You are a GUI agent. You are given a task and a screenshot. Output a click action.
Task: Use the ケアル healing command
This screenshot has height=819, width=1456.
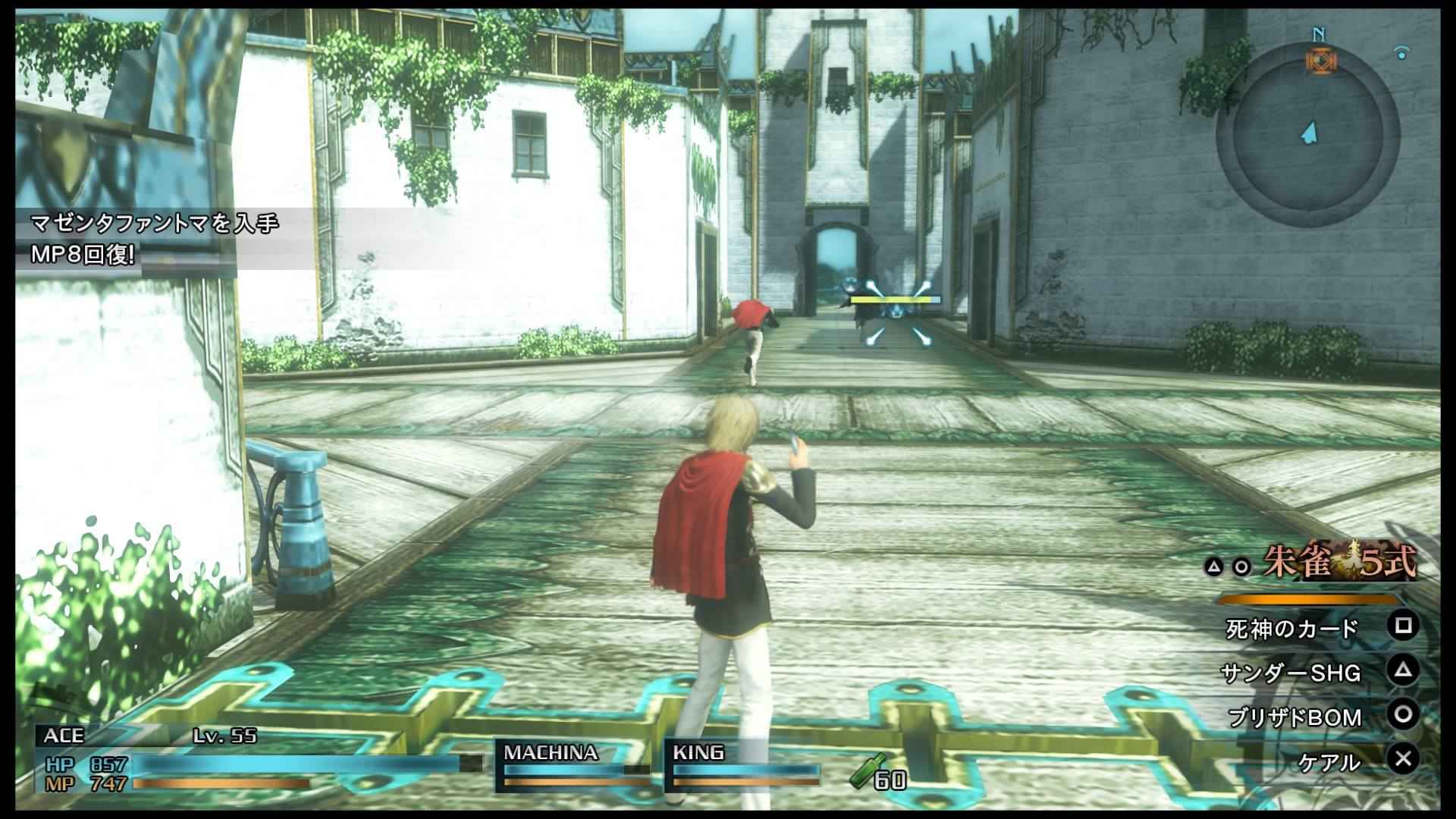pyautogui.click(x=1329, y=761)
